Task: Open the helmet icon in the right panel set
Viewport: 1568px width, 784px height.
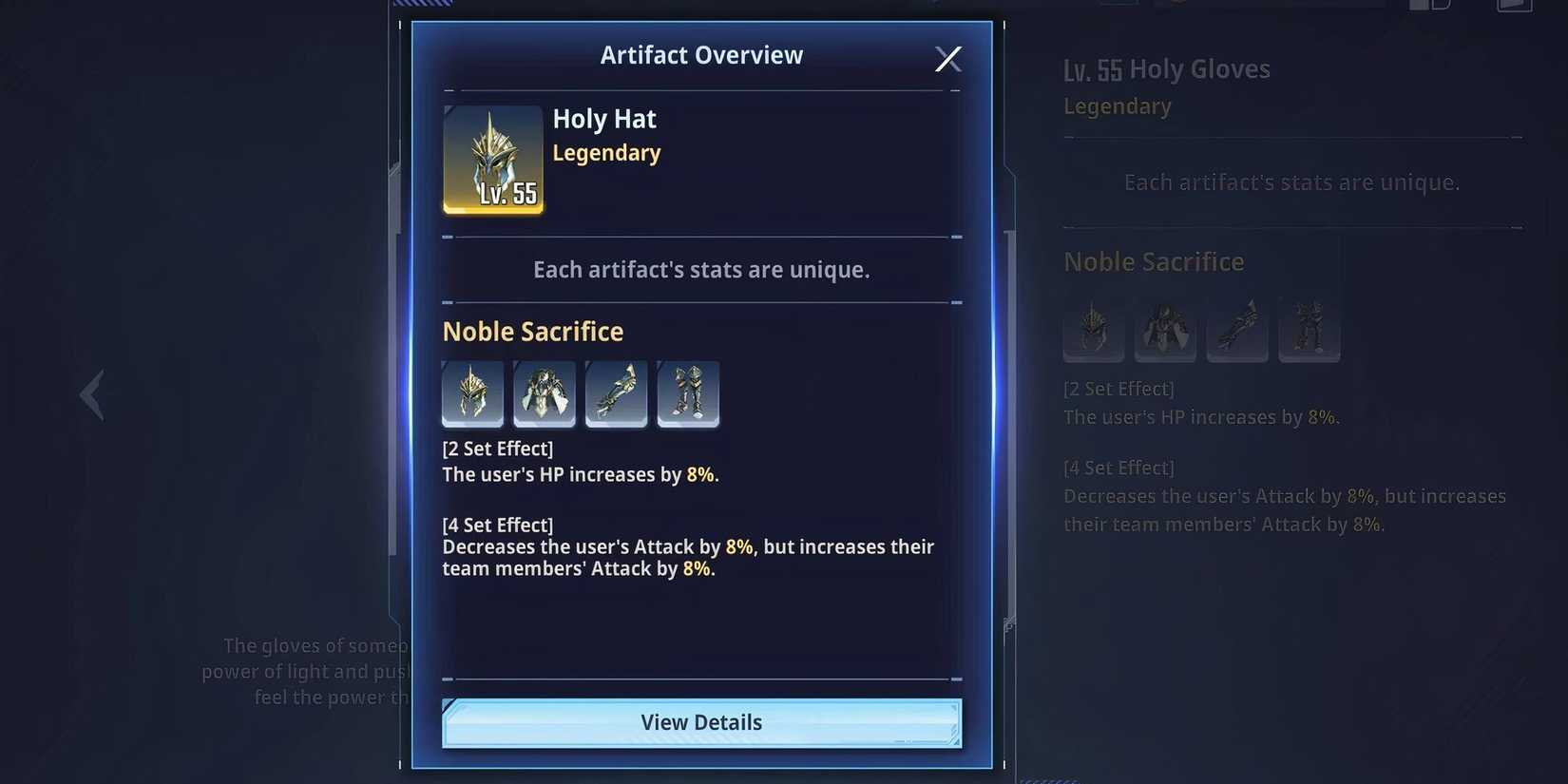Action: 1093,330
